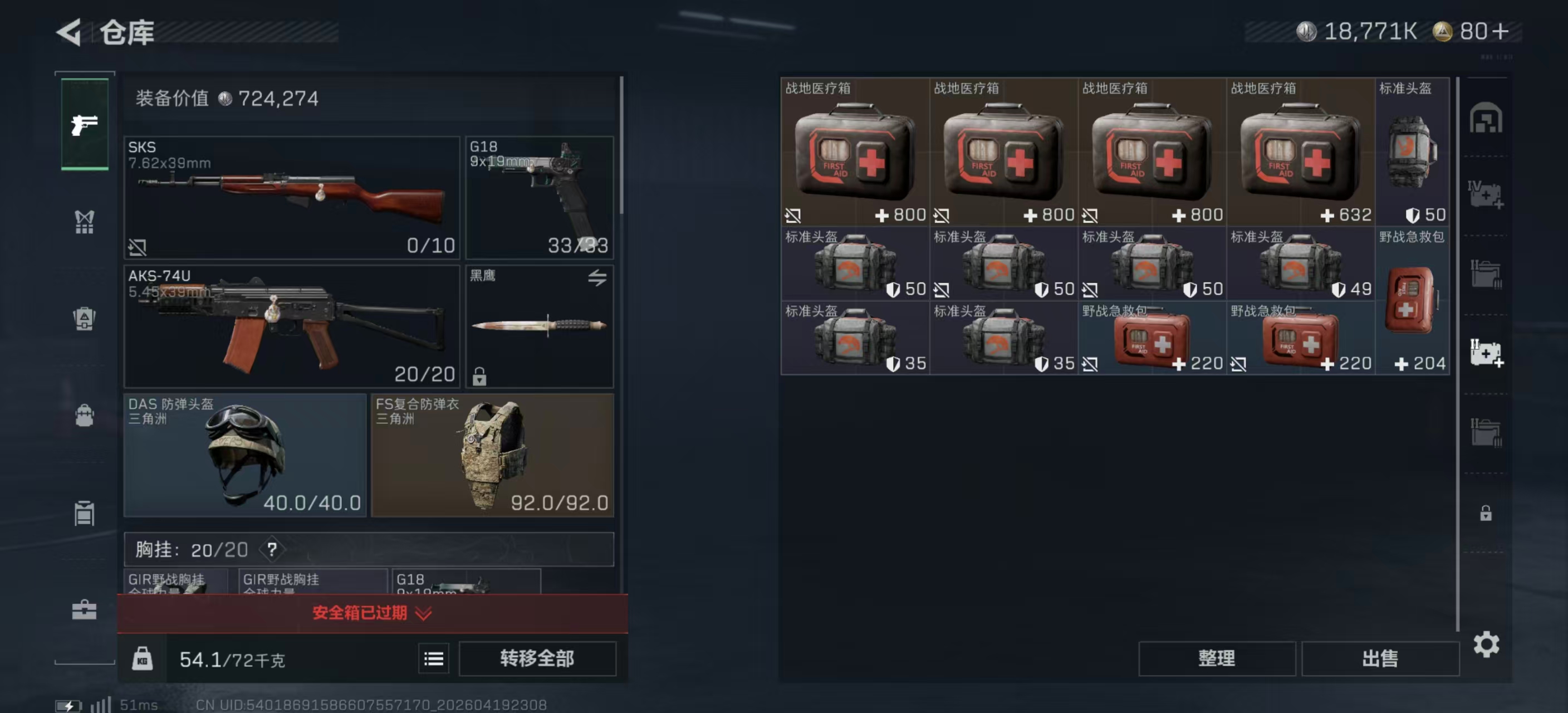Select the pistol loadout icon in left sidebar
The image size is (1568, 713).
pyautogui.click(x=85, y=124)
